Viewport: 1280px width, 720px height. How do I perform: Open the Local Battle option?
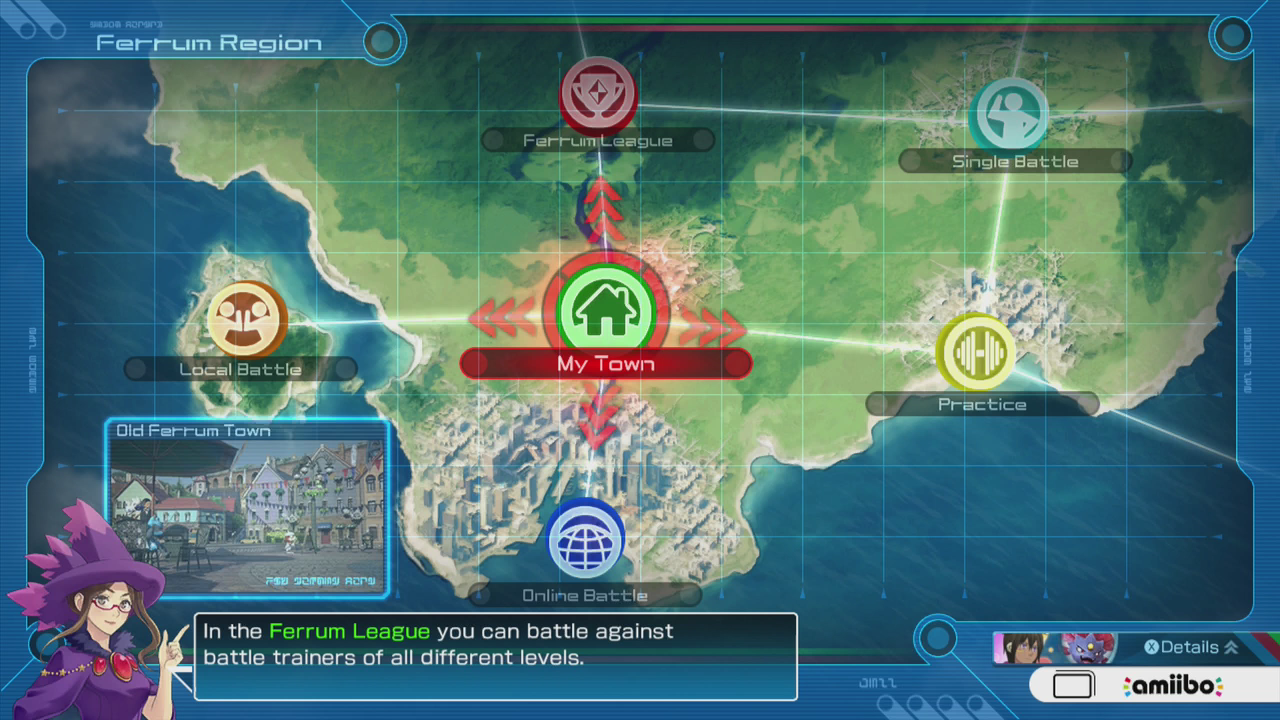coord(246,319)
